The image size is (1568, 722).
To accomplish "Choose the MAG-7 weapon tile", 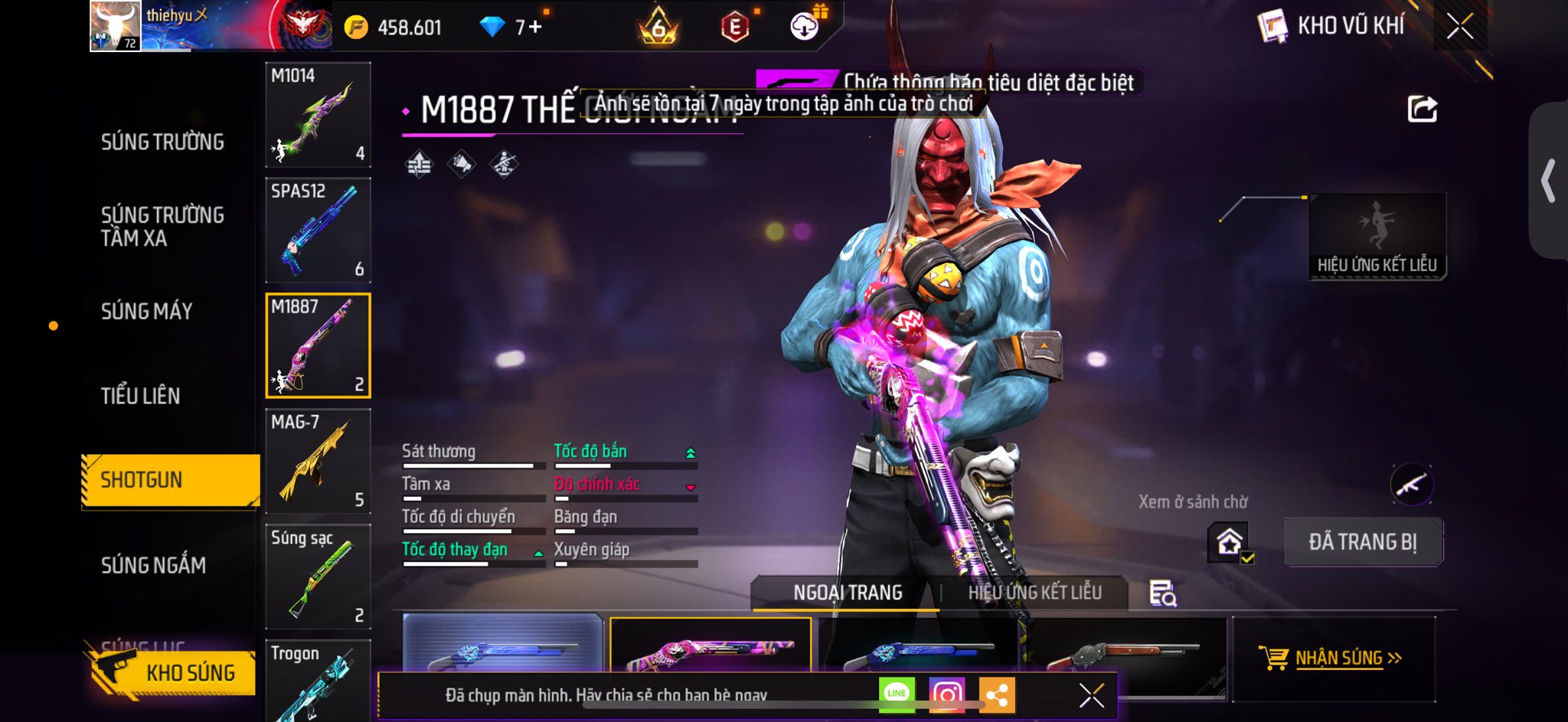I will click(x=318, y=461).
